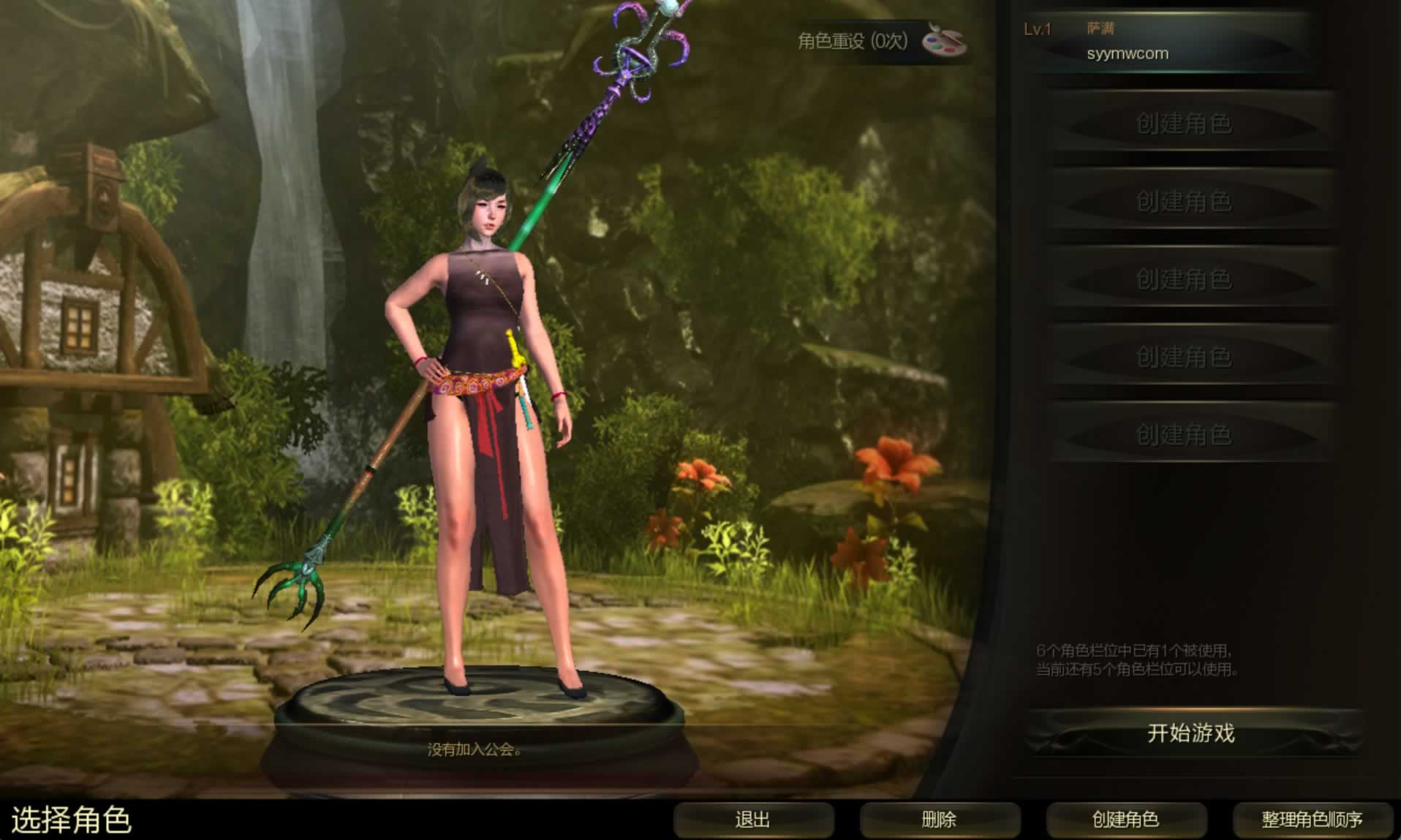Viewport: 1401px width, 840px height.
Task: Click 创建角色 button next to 删除
Action: tap(1125, 820)
